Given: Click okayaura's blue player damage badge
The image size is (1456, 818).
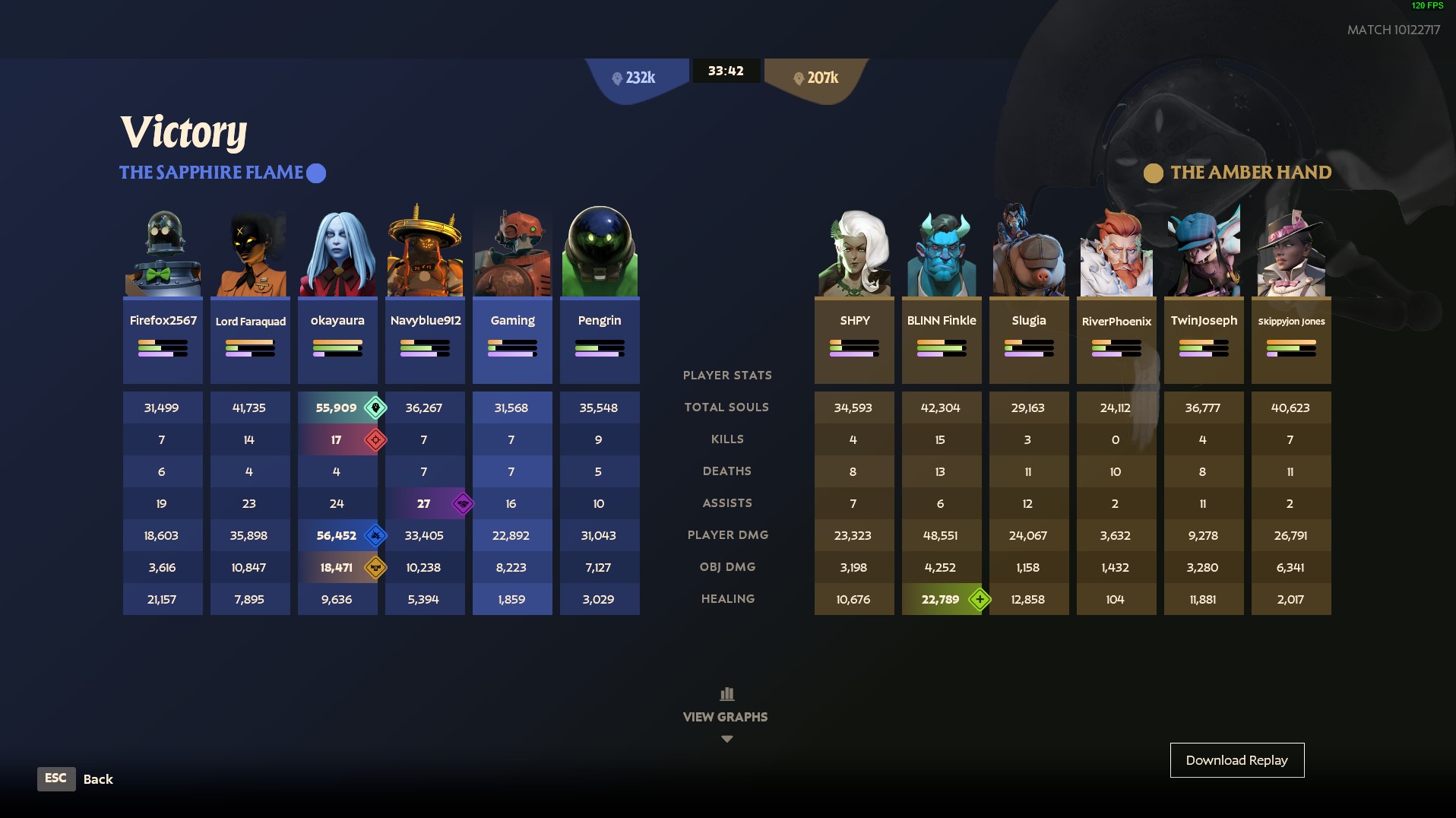Looking at the screenshot, I should (375, 536).
